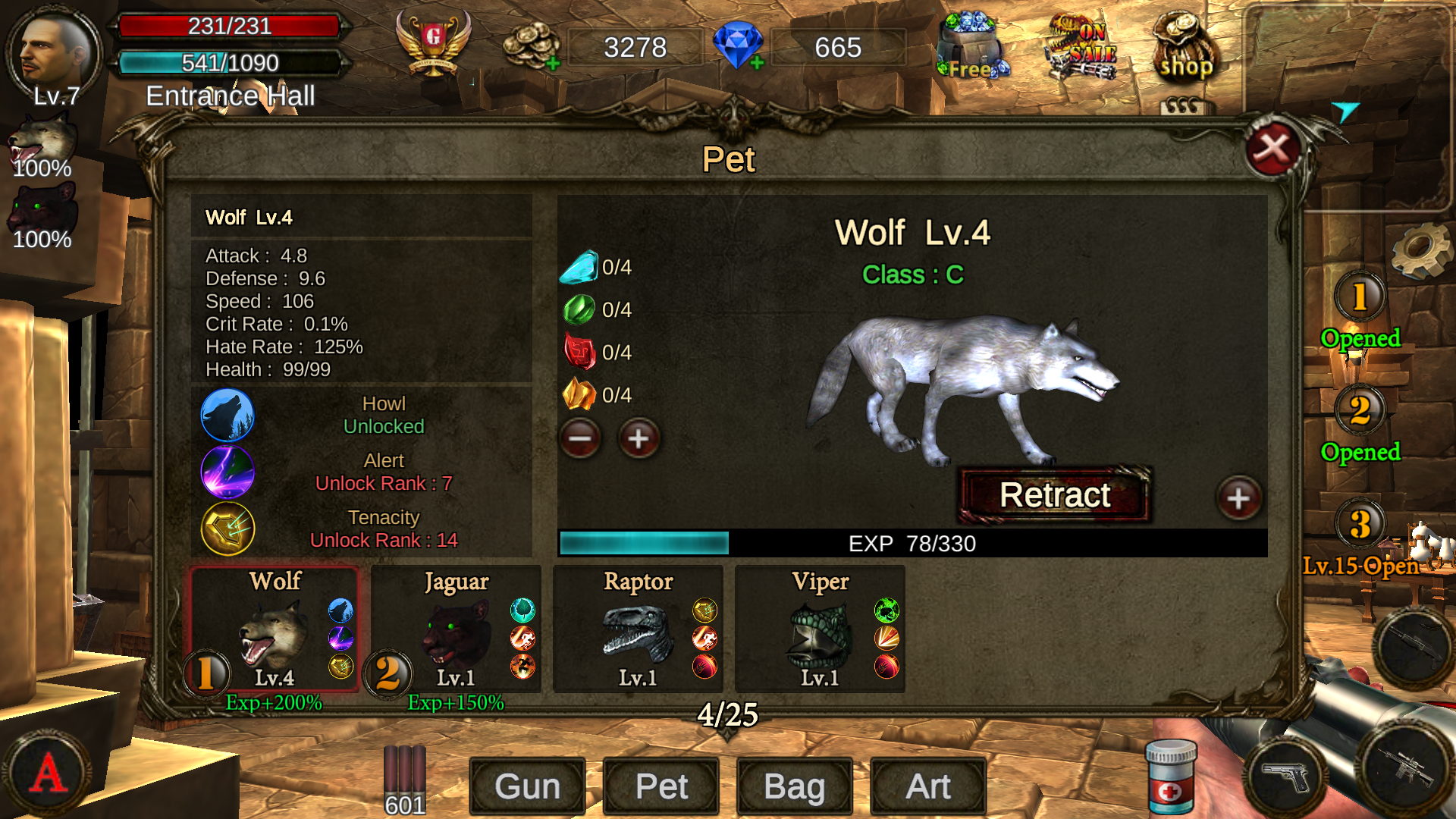Screen dimensions: 1456x819
Task: Open chest 3 at Lv.15
Action: click(x=1363, y=523)
